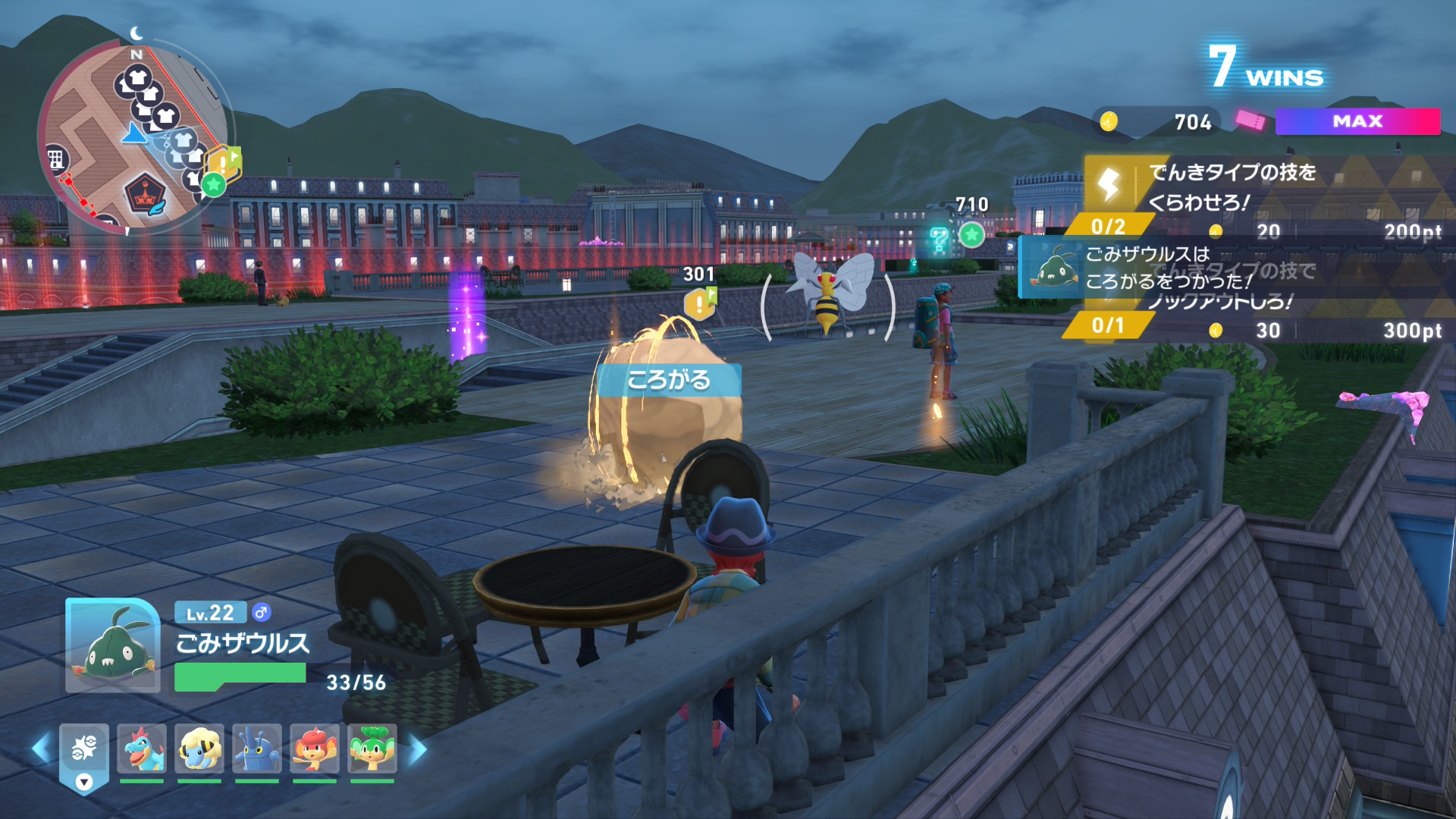The width and height of the screenshot is (1456, 819).
Task: Select Mareep from the party slots
Action: click(199, 749)
